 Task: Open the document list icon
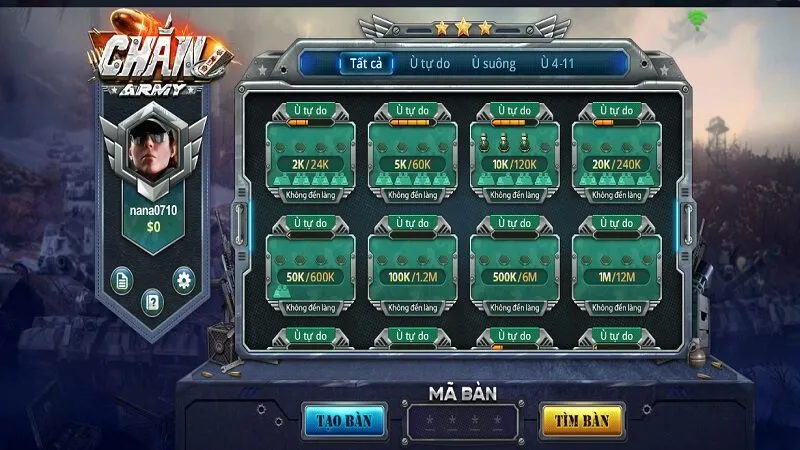pyautogui.click(x=122, y=280)
